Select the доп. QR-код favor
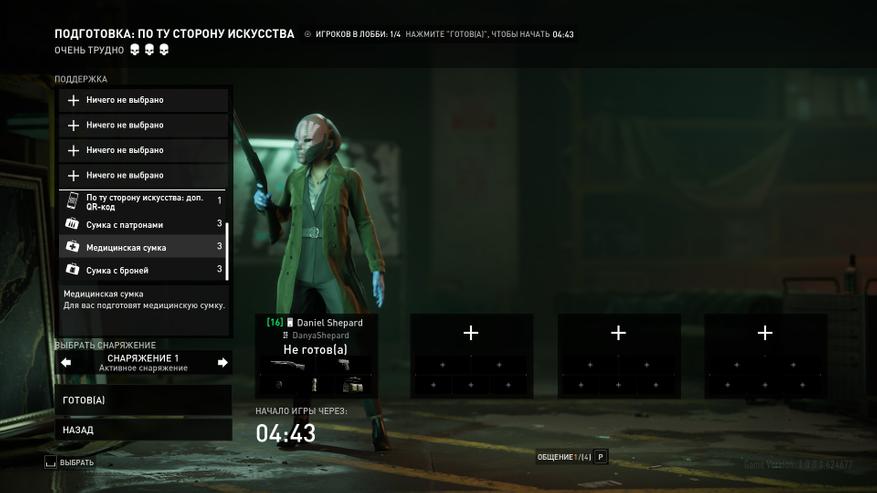 [142, 201]
